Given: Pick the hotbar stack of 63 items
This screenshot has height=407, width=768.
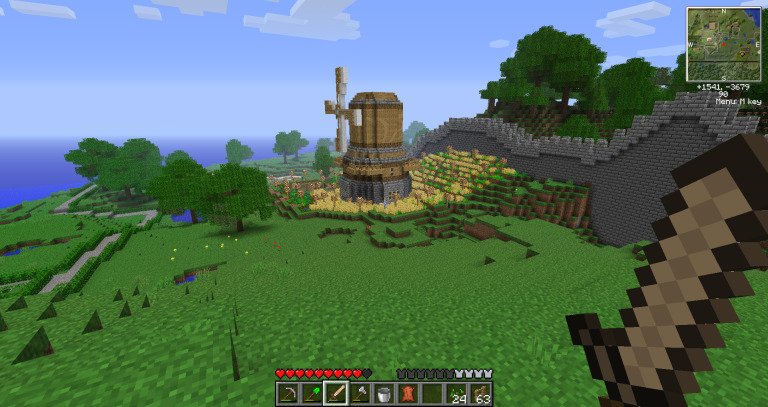Looking at the screenshot, I should [x=481, y=394].
